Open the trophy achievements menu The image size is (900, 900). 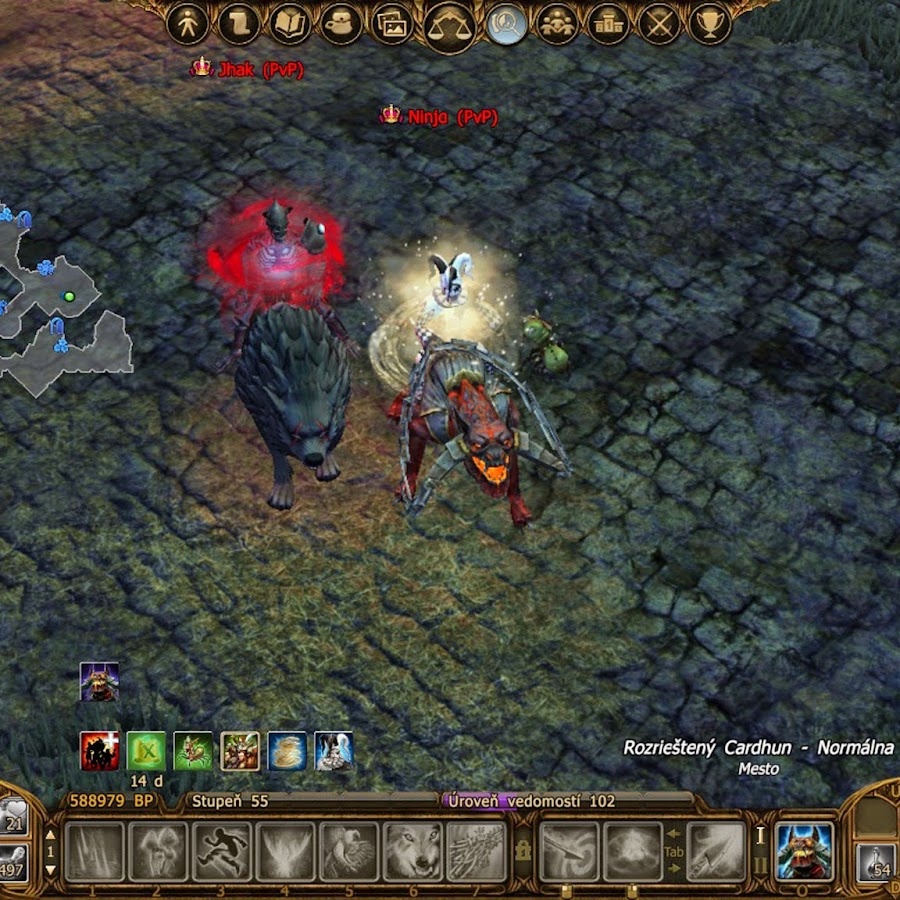click(711, 24)
